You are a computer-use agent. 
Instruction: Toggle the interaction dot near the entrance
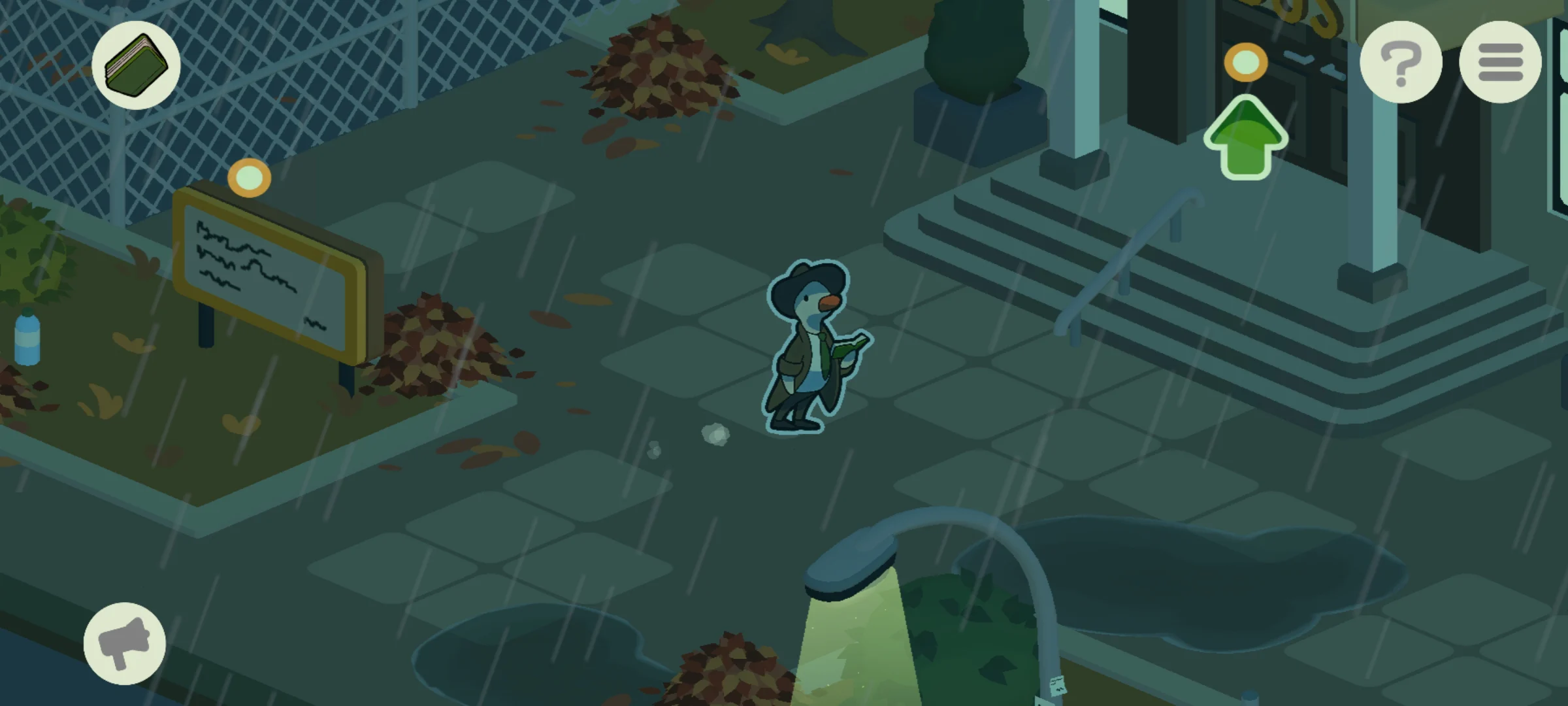(x=1245, y=62)
